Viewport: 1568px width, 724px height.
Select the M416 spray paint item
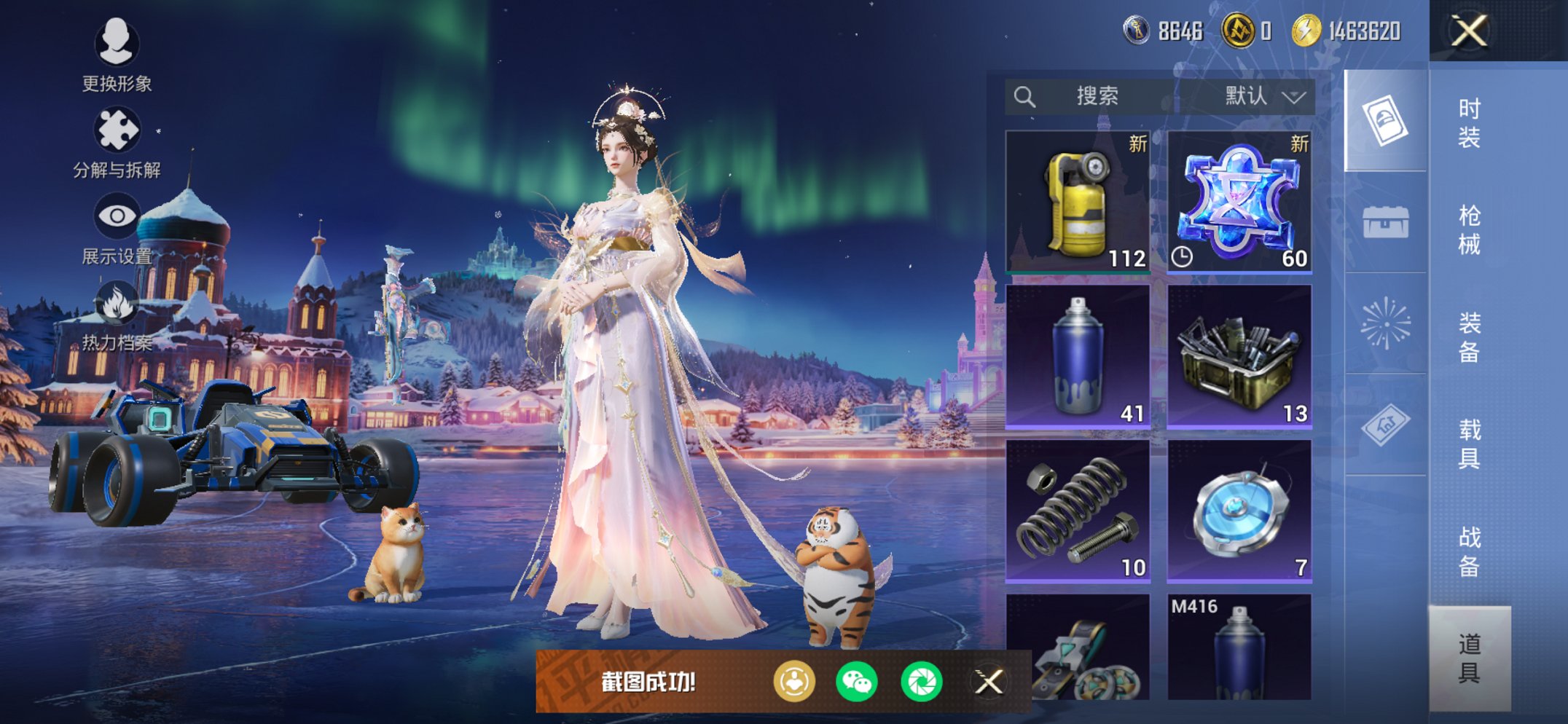coord(1239,647)
